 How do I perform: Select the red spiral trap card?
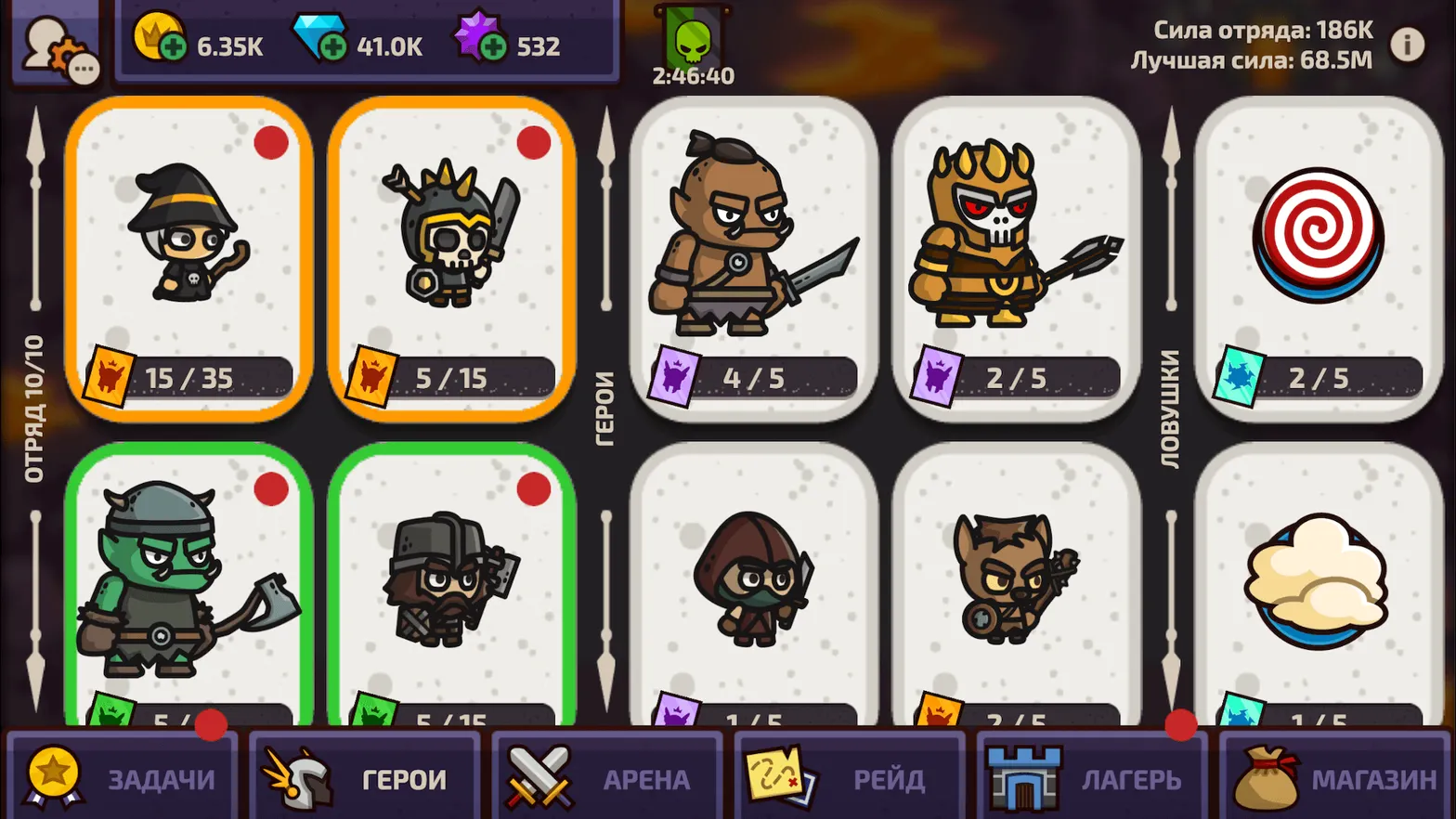(x=1319, y=258)
